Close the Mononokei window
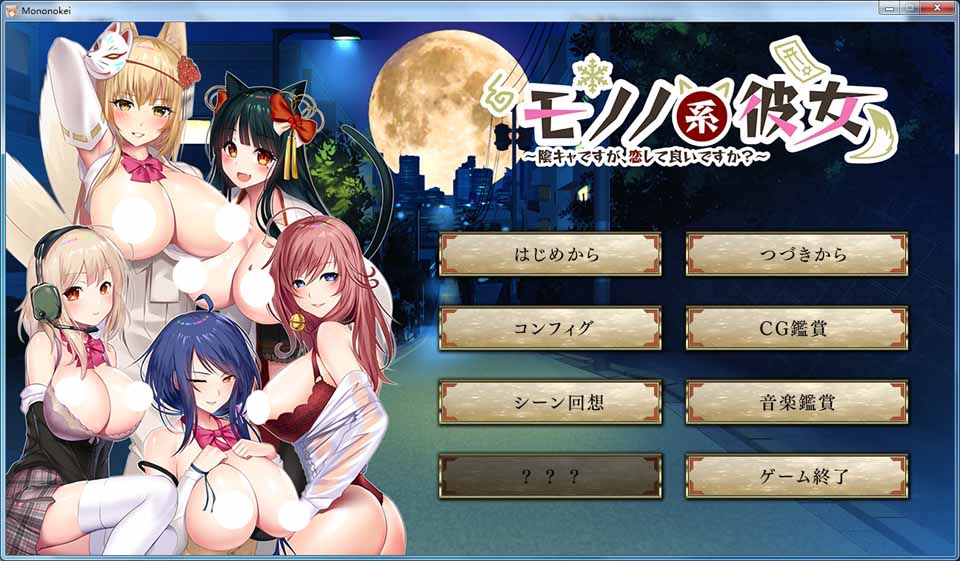Screen dimensions: 960x561 (936, 7)
